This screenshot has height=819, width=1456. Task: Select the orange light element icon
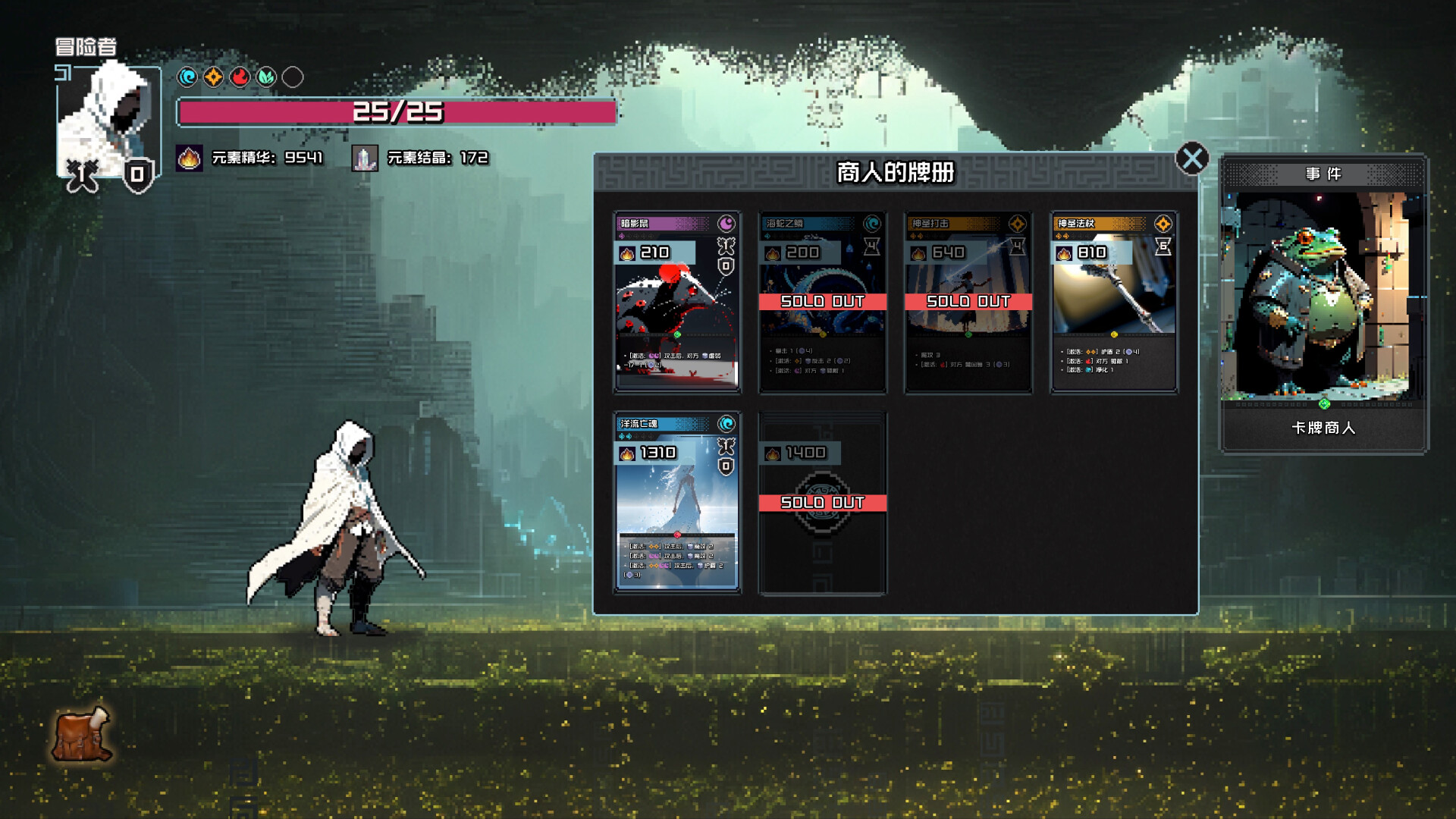coord(213,77)
